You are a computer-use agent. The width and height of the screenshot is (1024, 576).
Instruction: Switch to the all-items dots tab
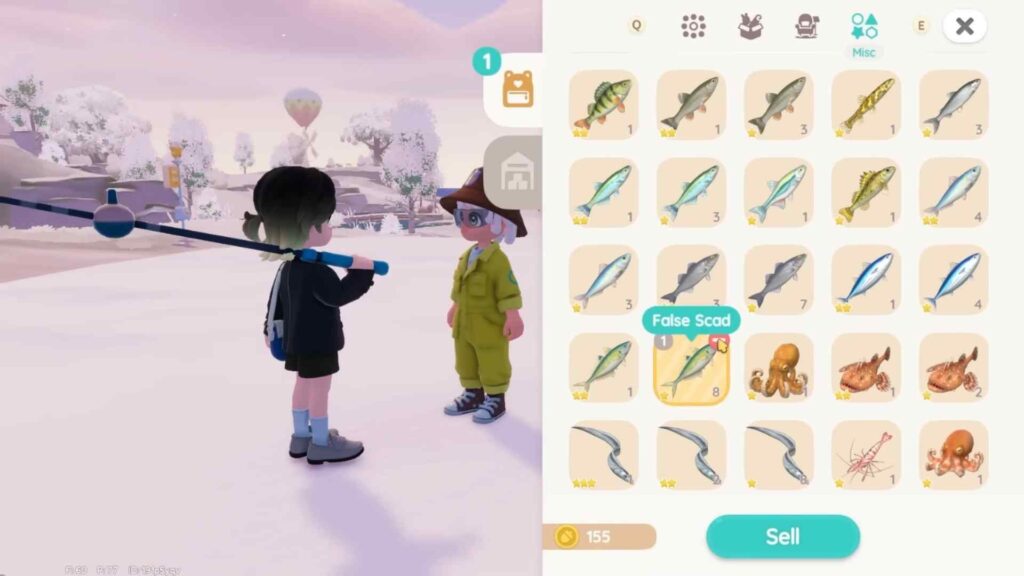coord(693,27)
